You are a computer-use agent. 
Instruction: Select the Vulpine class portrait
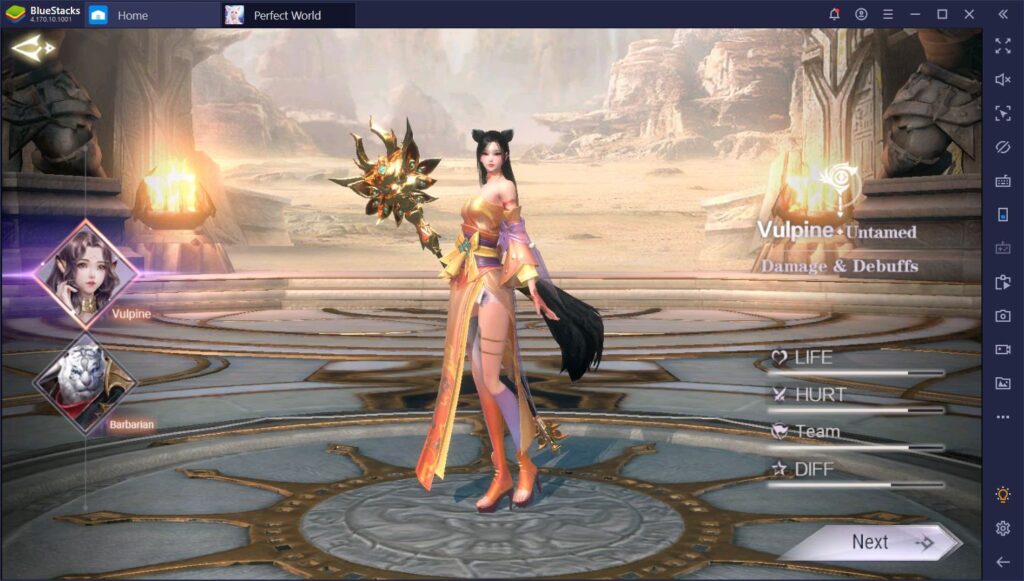pos(85,264)
